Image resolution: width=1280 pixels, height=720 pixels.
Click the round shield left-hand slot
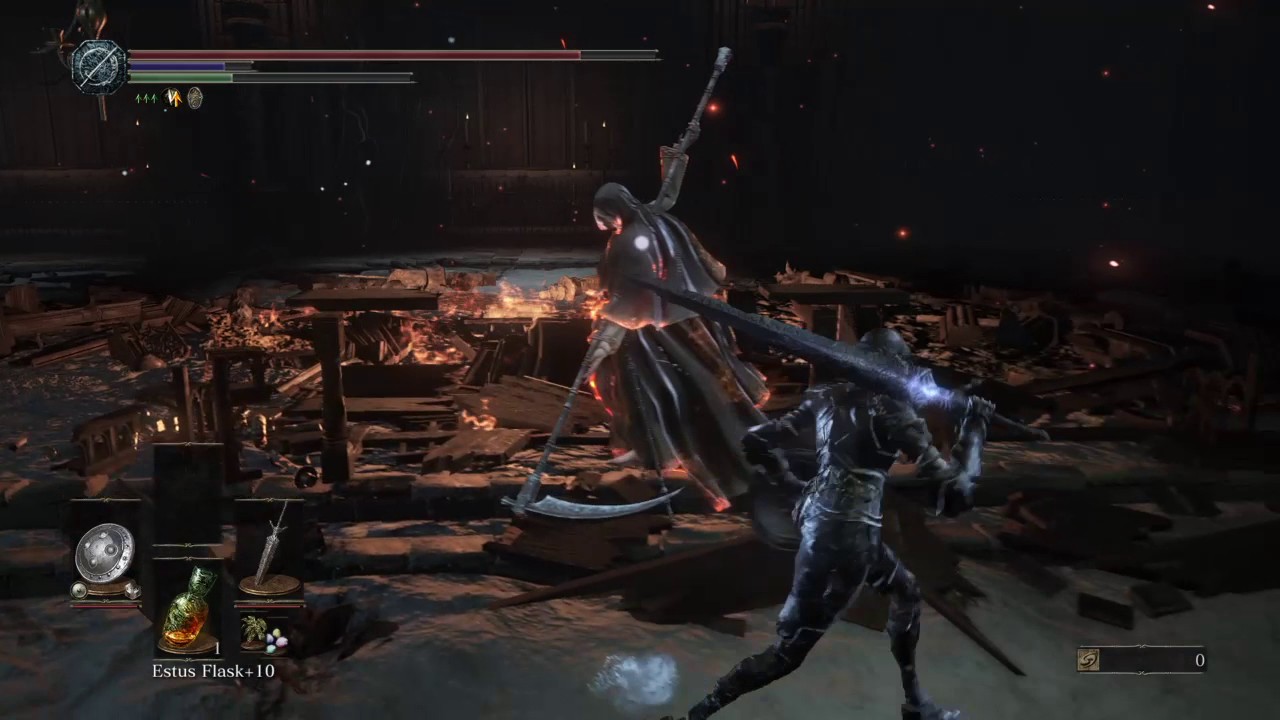pos(104,555)
